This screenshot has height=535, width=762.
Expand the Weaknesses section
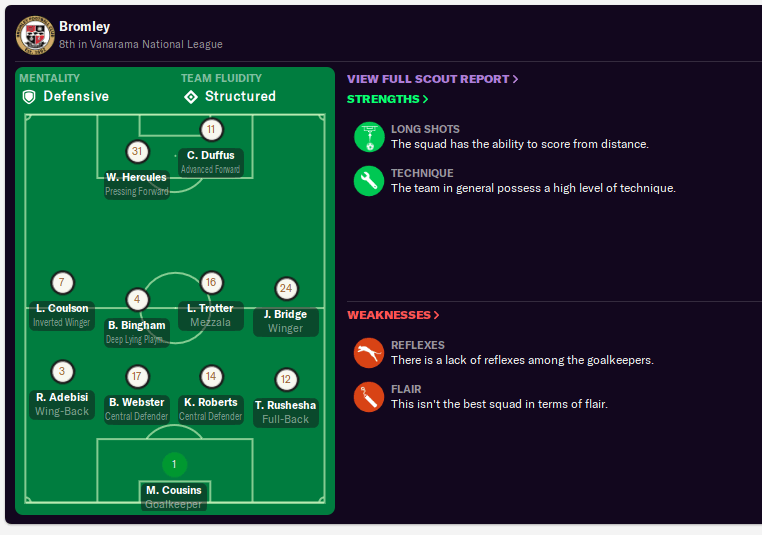click(x=393, y=315)
